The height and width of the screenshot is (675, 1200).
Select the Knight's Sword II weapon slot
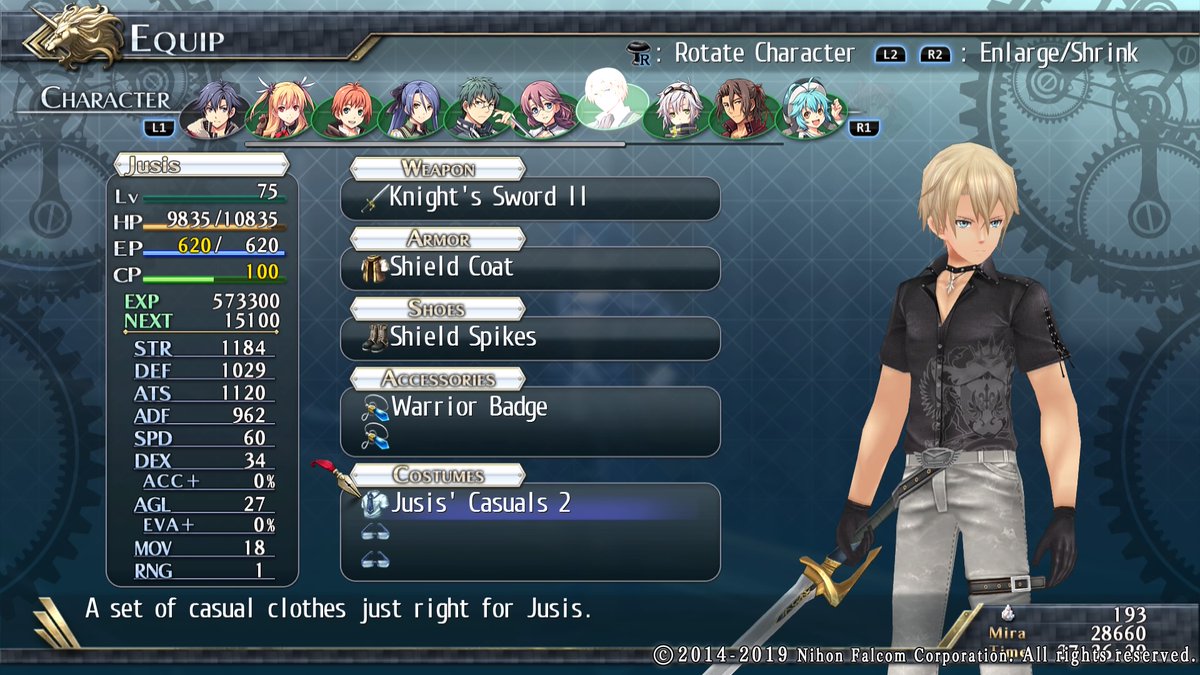tap(530, 198)
